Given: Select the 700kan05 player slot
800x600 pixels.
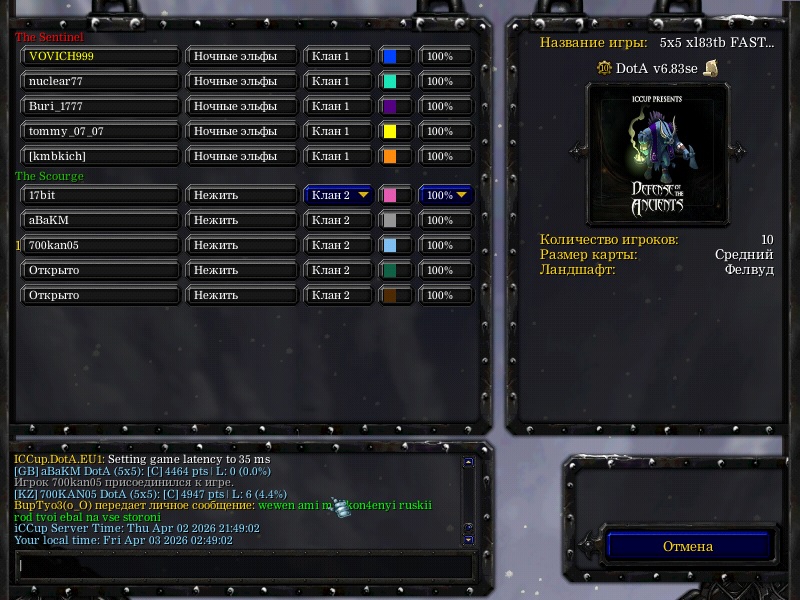Looking at the screenshot, I should pos(100,245).
